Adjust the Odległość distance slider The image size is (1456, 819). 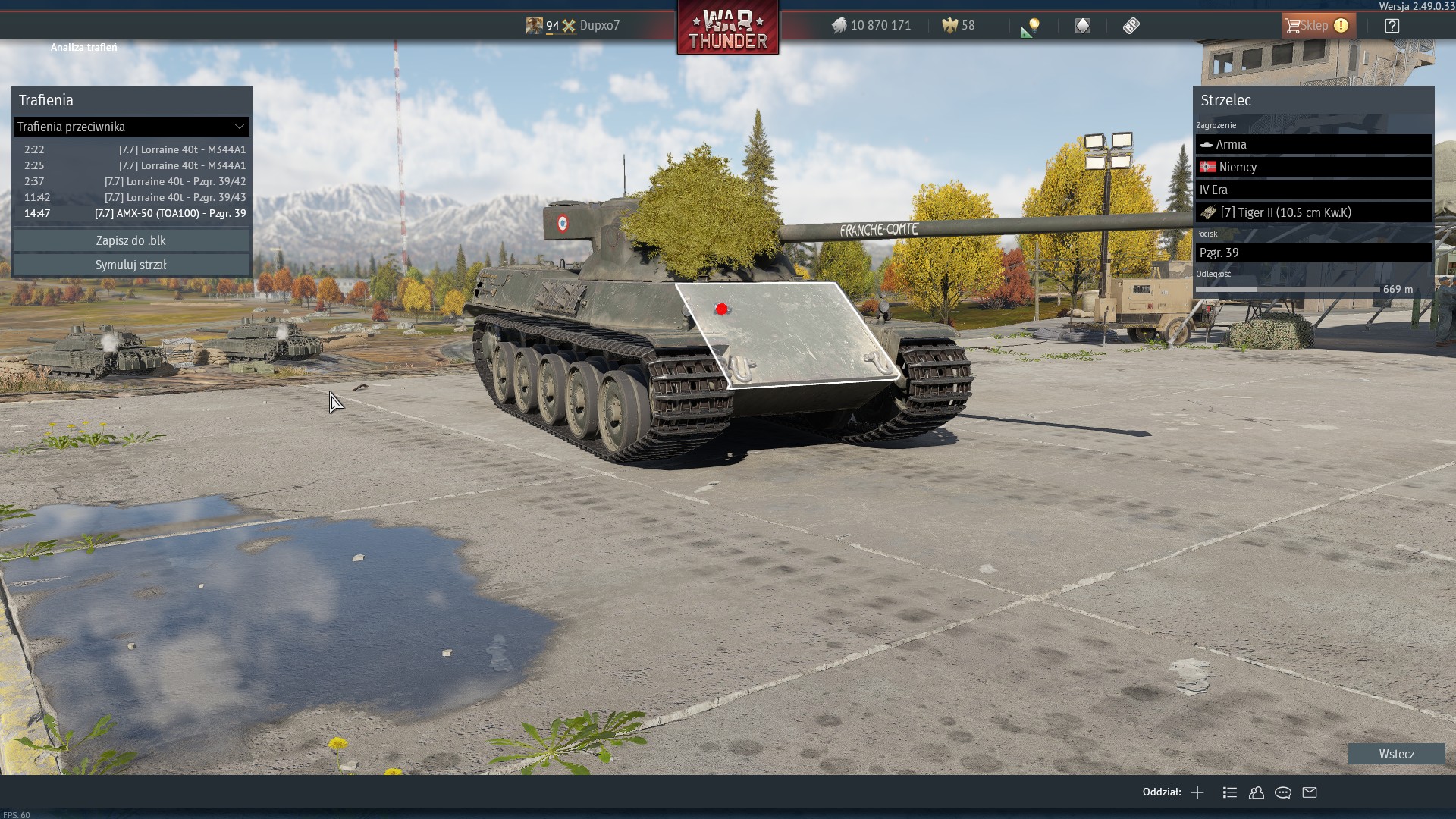tap(1257, 289)
